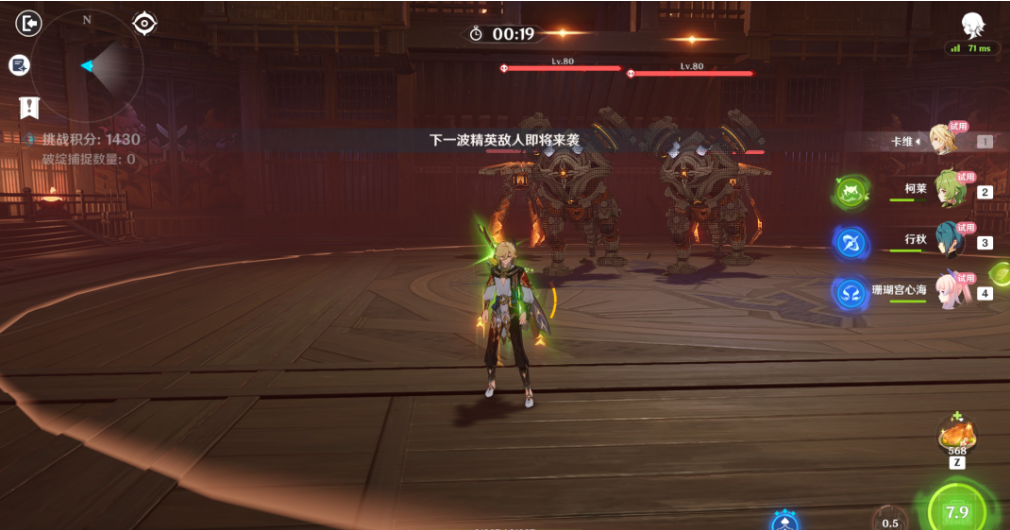The height and width of the screenshot is (530, 1010).
Task: Click the exit challenge door icon
Action: (30, 22)
